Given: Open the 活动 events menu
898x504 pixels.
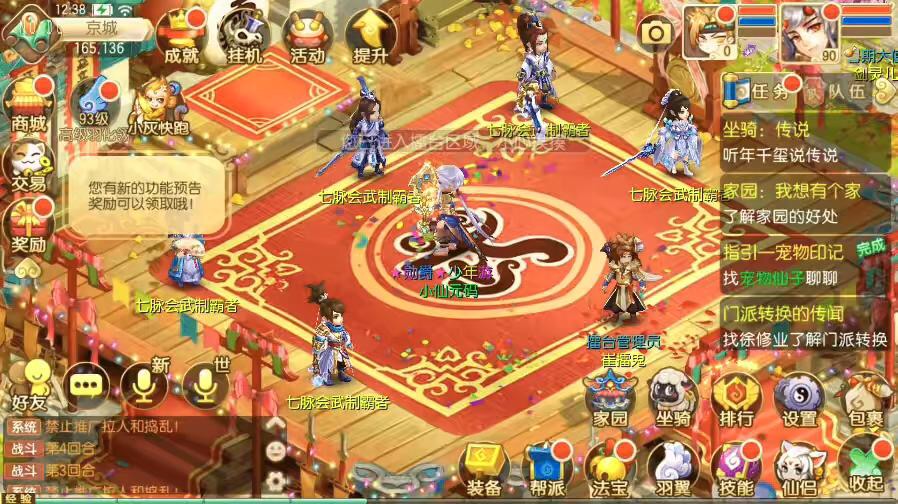Looking at the screenshot, I should click(x=307, y=38).
